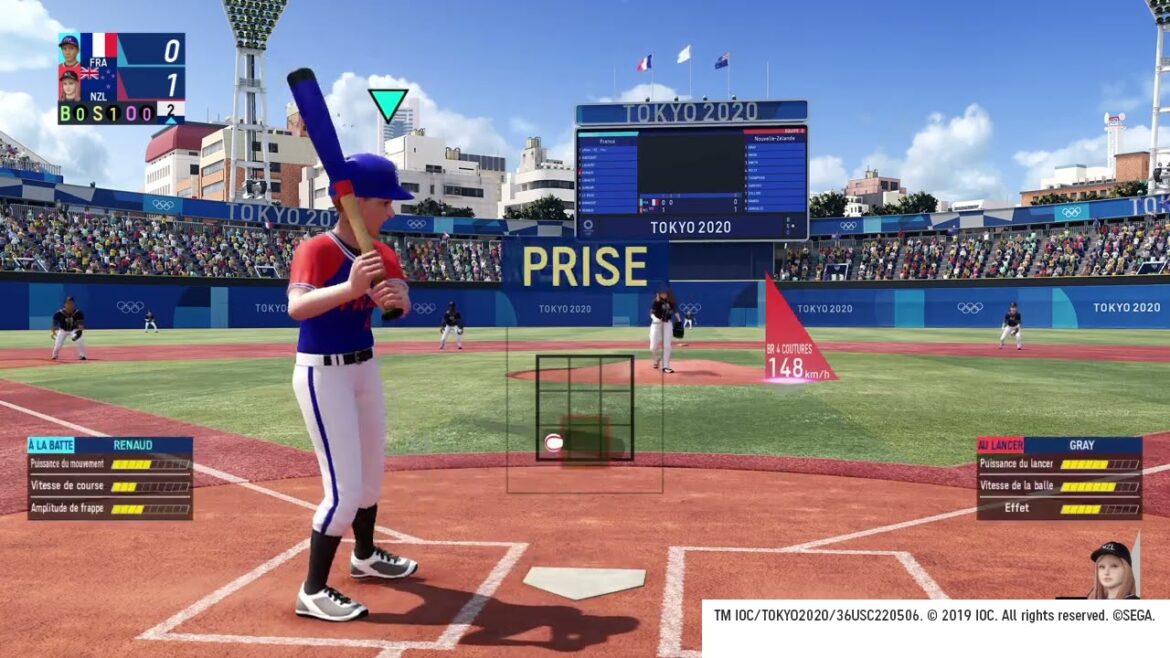Select the pitcher Gray info panel

(1059, 478)
